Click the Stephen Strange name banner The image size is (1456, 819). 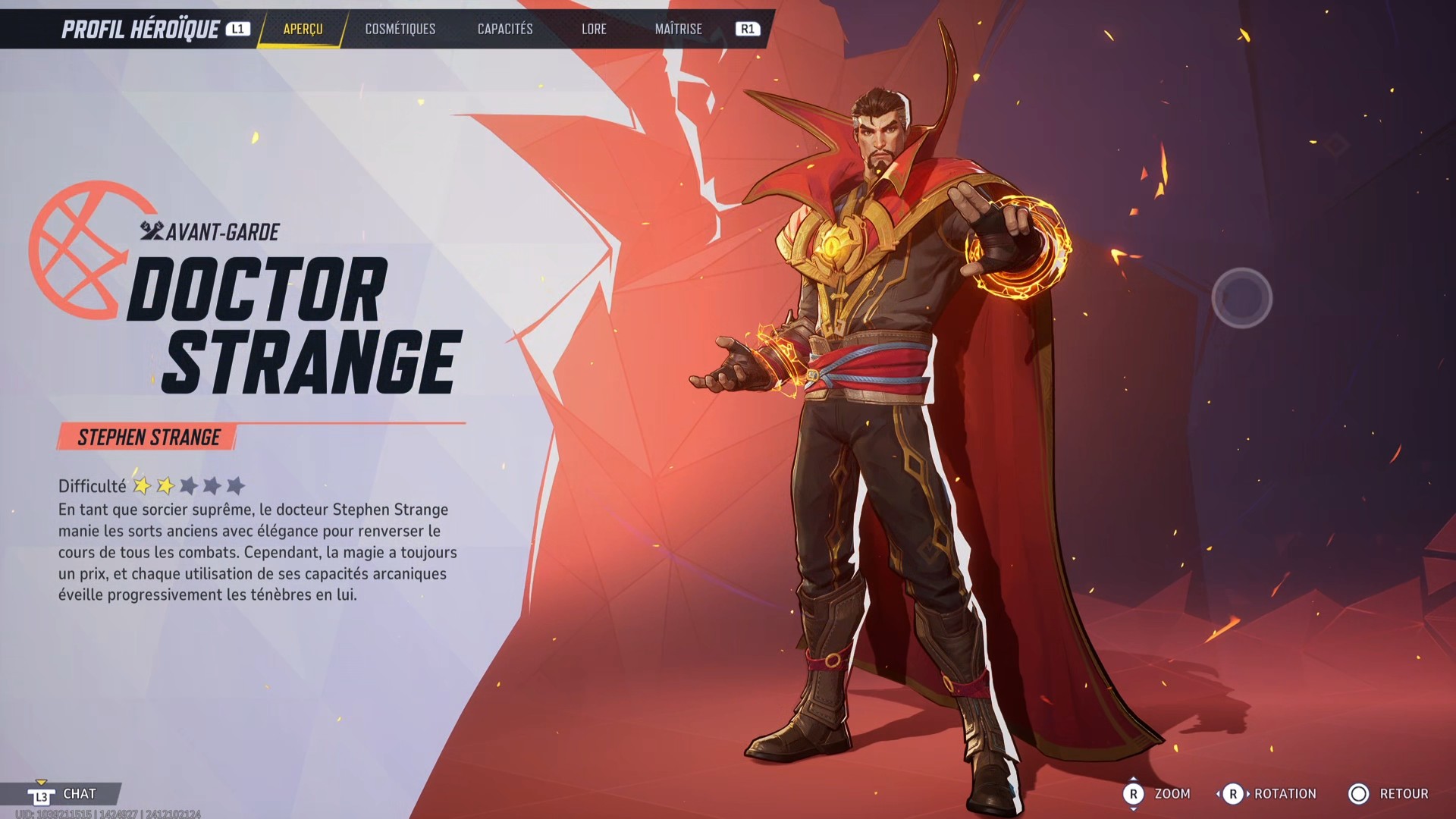(x=148, y=437)
